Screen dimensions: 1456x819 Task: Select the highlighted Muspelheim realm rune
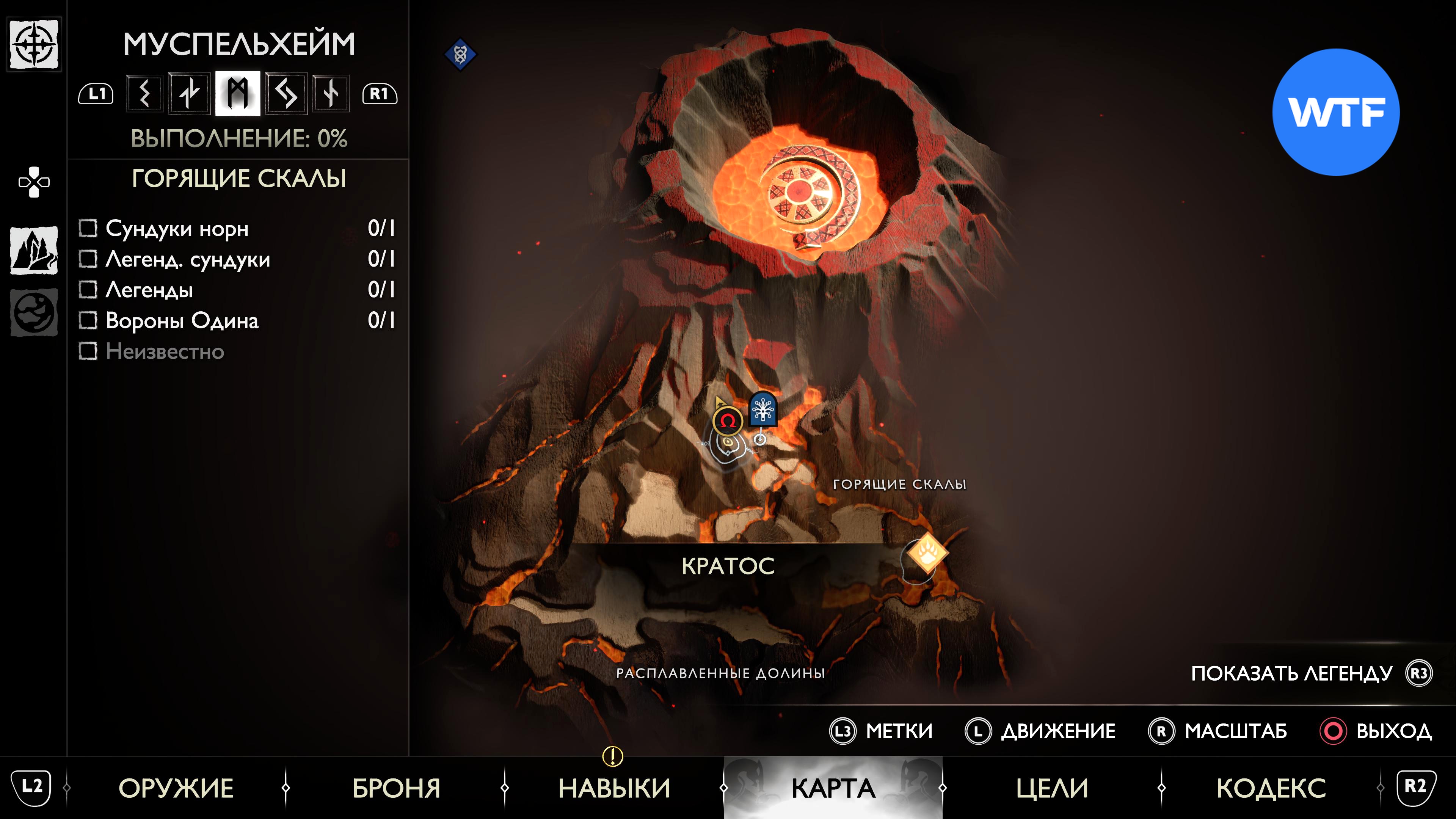click(237, 93)
